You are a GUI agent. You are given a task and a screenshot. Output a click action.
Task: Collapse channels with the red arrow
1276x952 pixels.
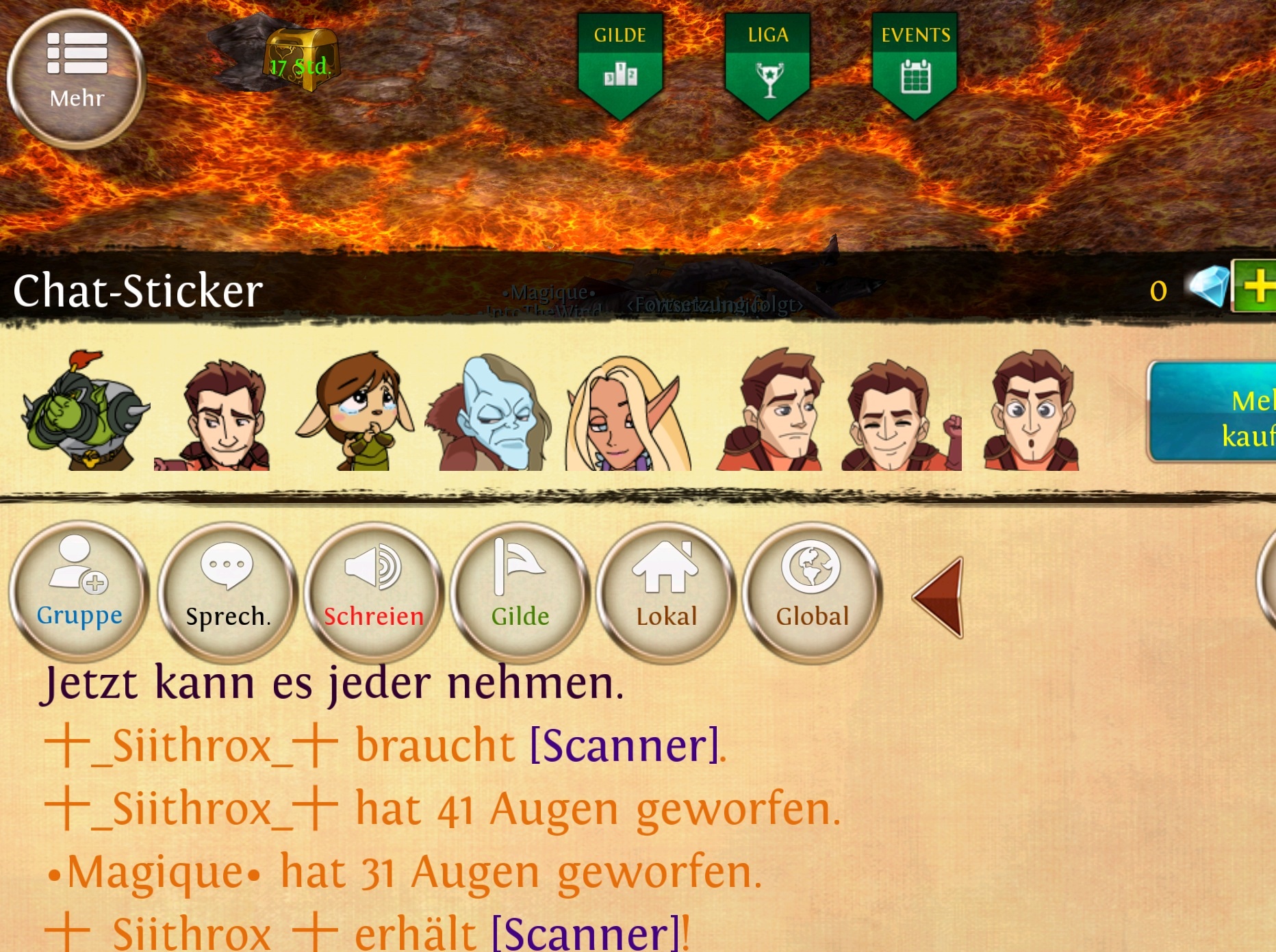941,597
